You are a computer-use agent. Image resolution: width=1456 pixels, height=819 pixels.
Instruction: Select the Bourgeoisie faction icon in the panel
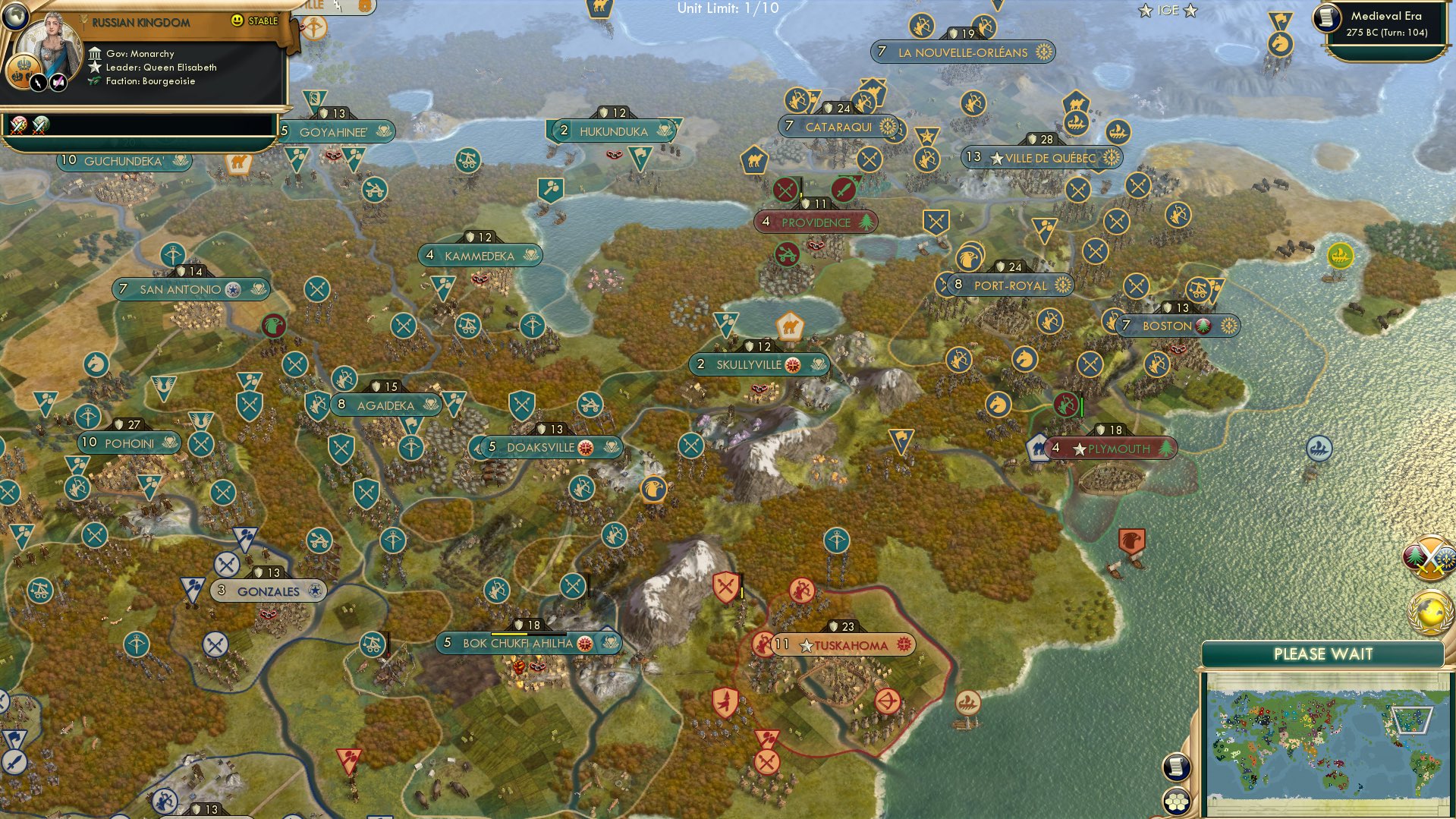[x=94, y=80]
